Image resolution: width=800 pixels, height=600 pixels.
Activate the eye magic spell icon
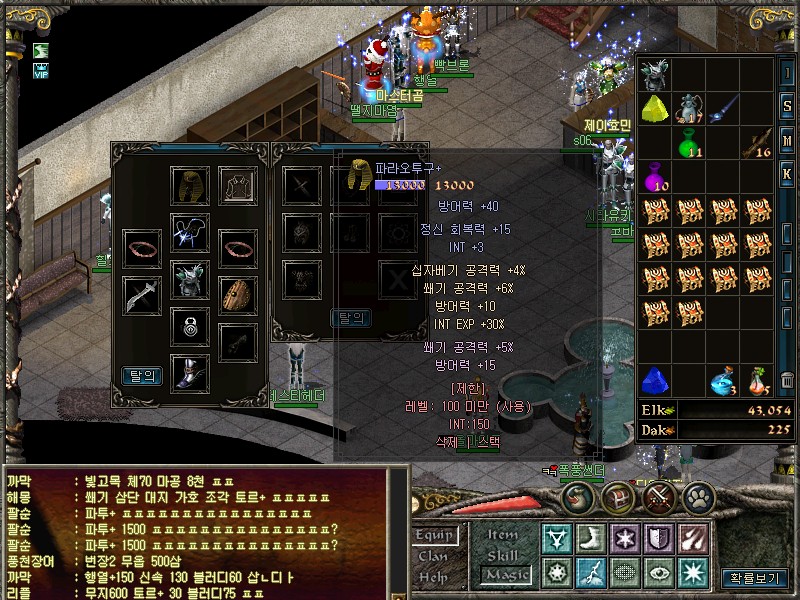658,573
